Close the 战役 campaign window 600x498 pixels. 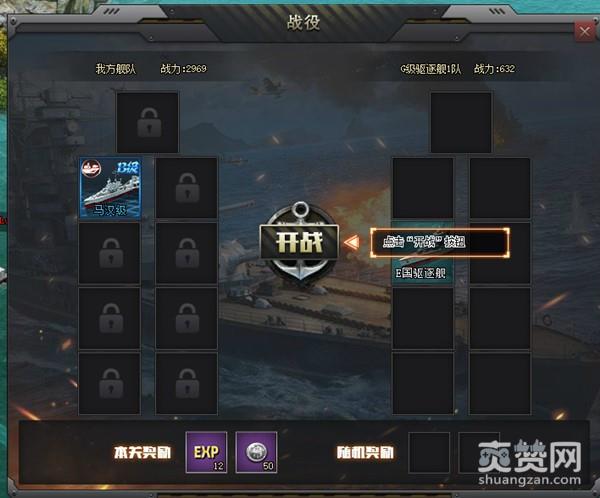pos(584,31)
